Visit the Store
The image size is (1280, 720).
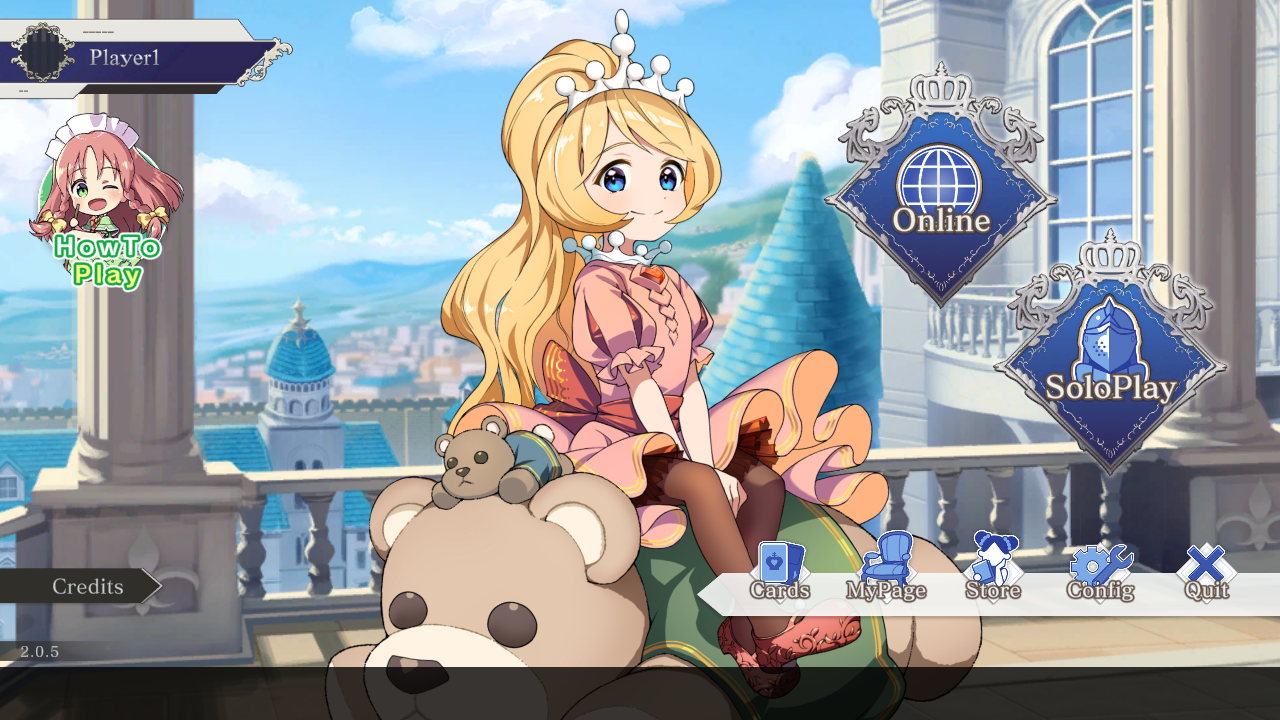(x=993, y=572)
